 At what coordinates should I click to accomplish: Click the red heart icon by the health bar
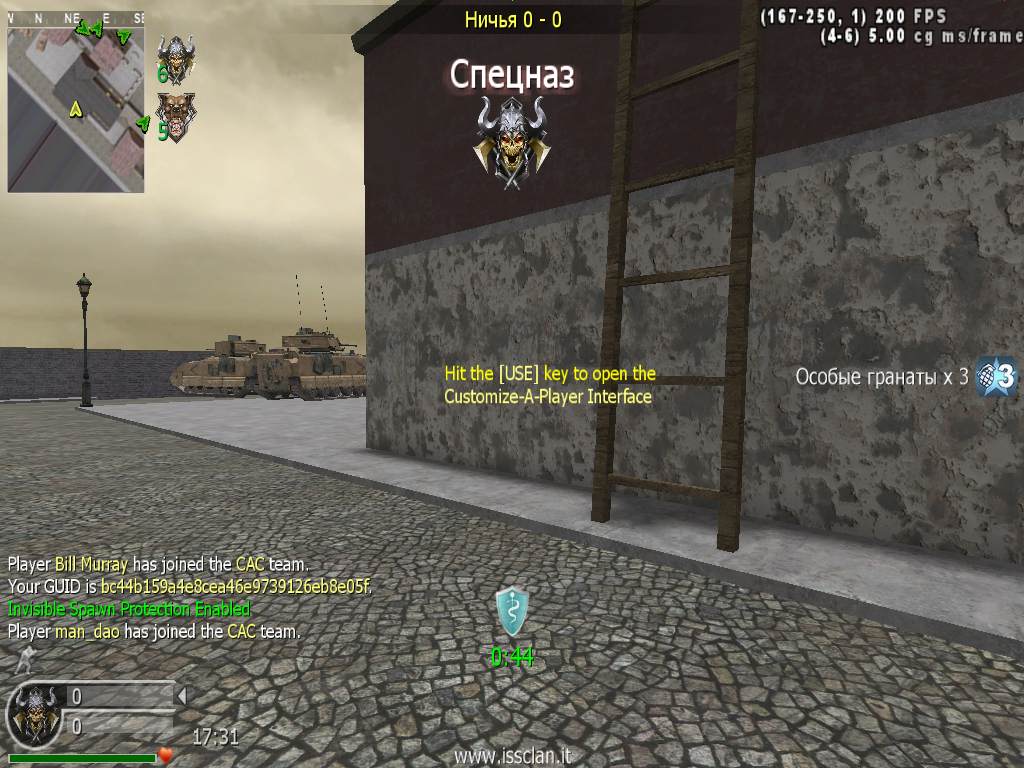coord(166,755)
